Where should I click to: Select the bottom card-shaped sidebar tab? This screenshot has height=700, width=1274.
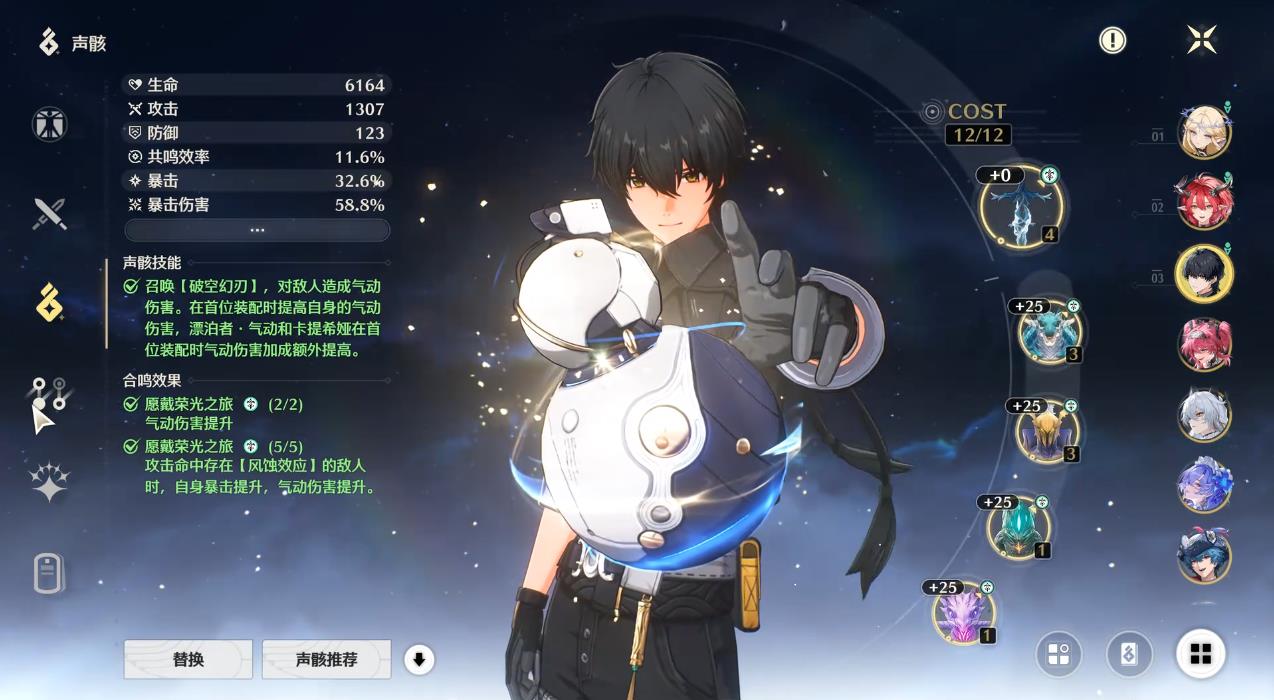click(49, 573)
